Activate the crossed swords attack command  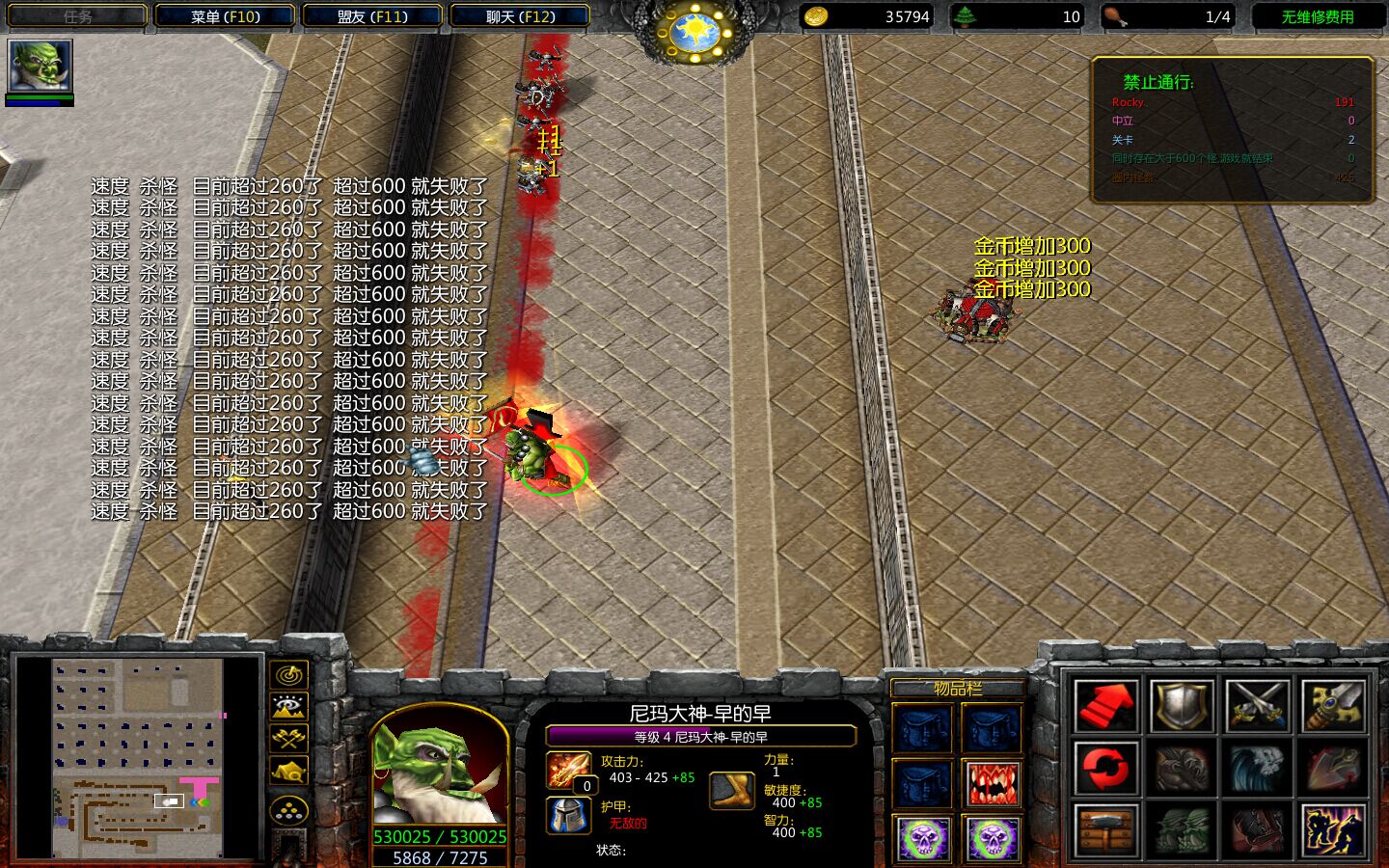tap(1258, 705)
